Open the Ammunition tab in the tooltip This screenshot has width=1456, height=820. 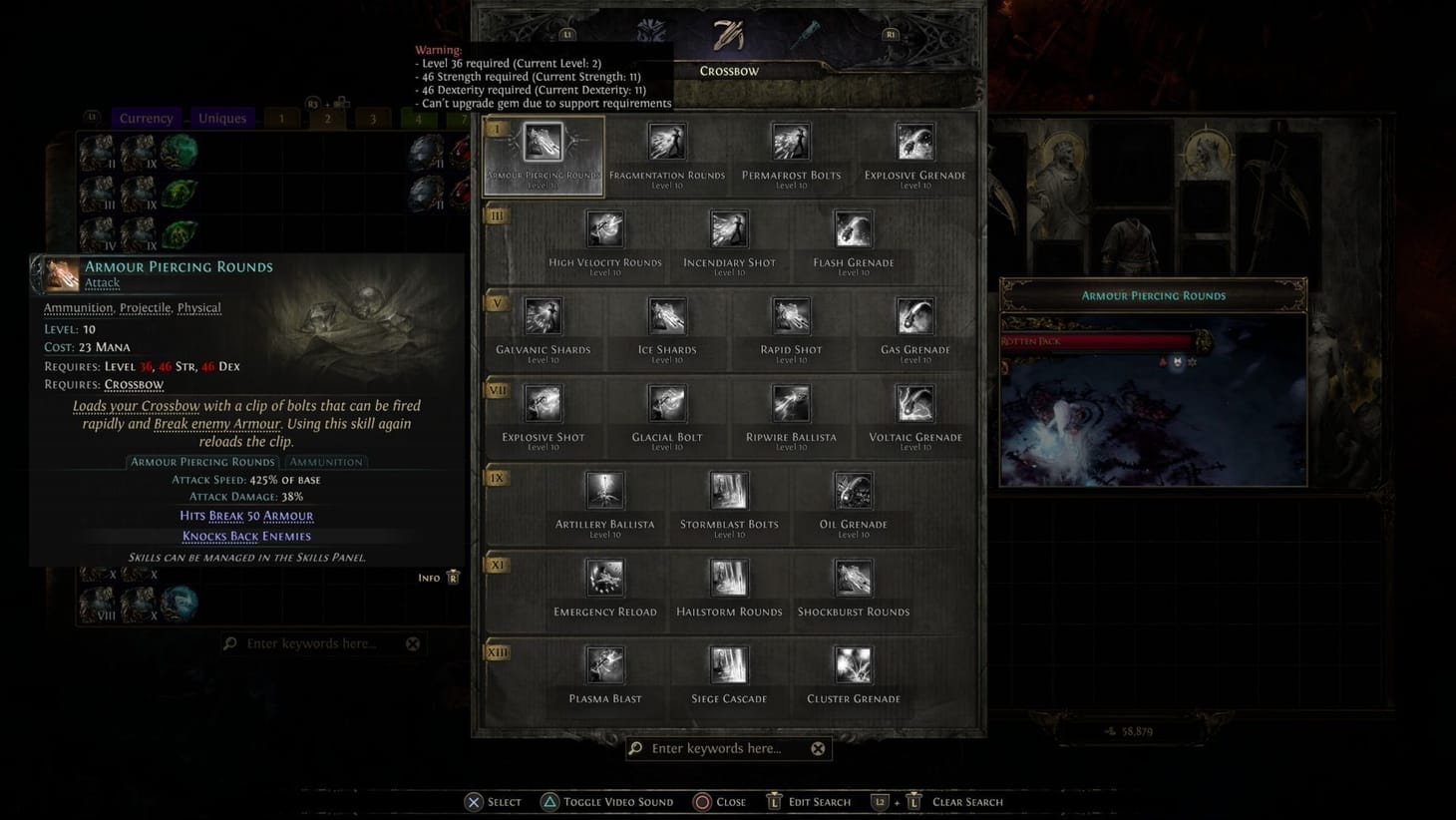pyautogui.click(x=325, y=461)
